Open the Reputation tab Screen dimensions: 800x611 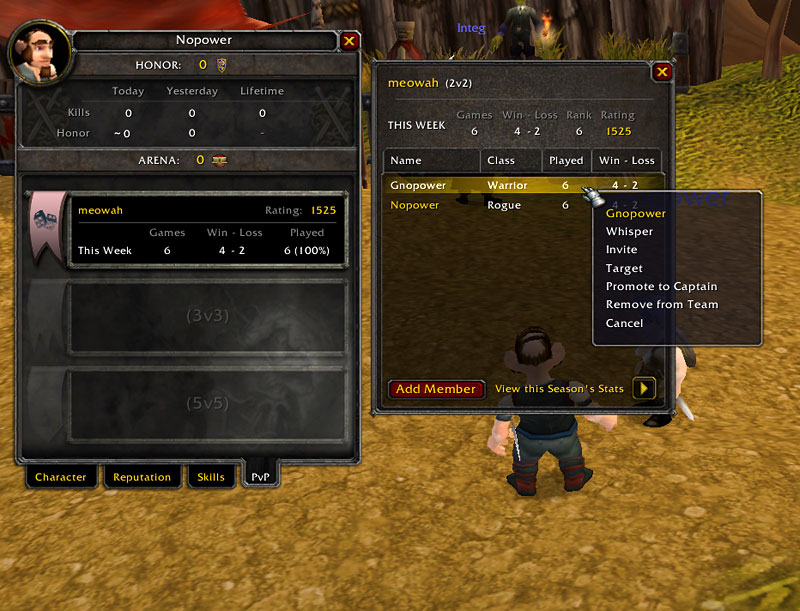tap(142, 477)
